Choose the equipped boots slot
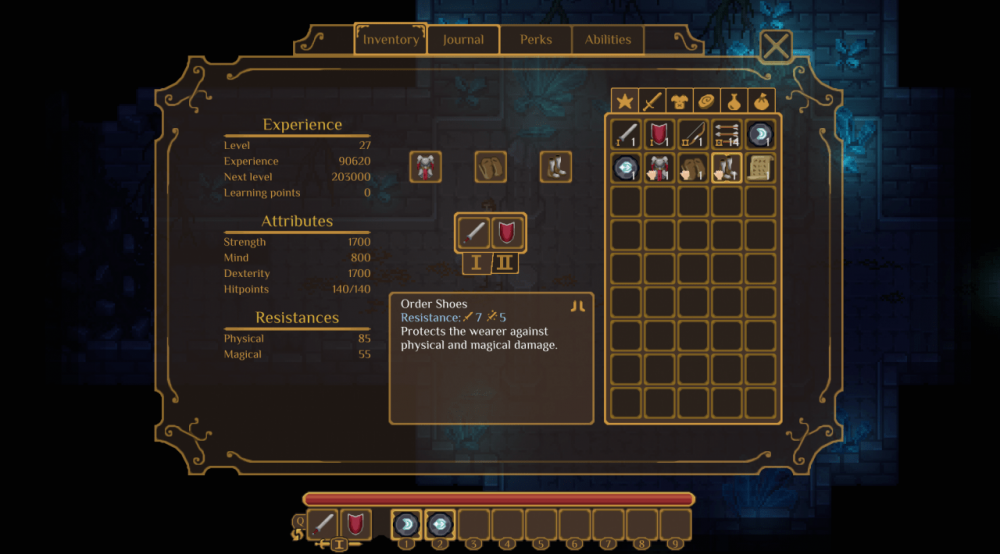 point(556,166)
